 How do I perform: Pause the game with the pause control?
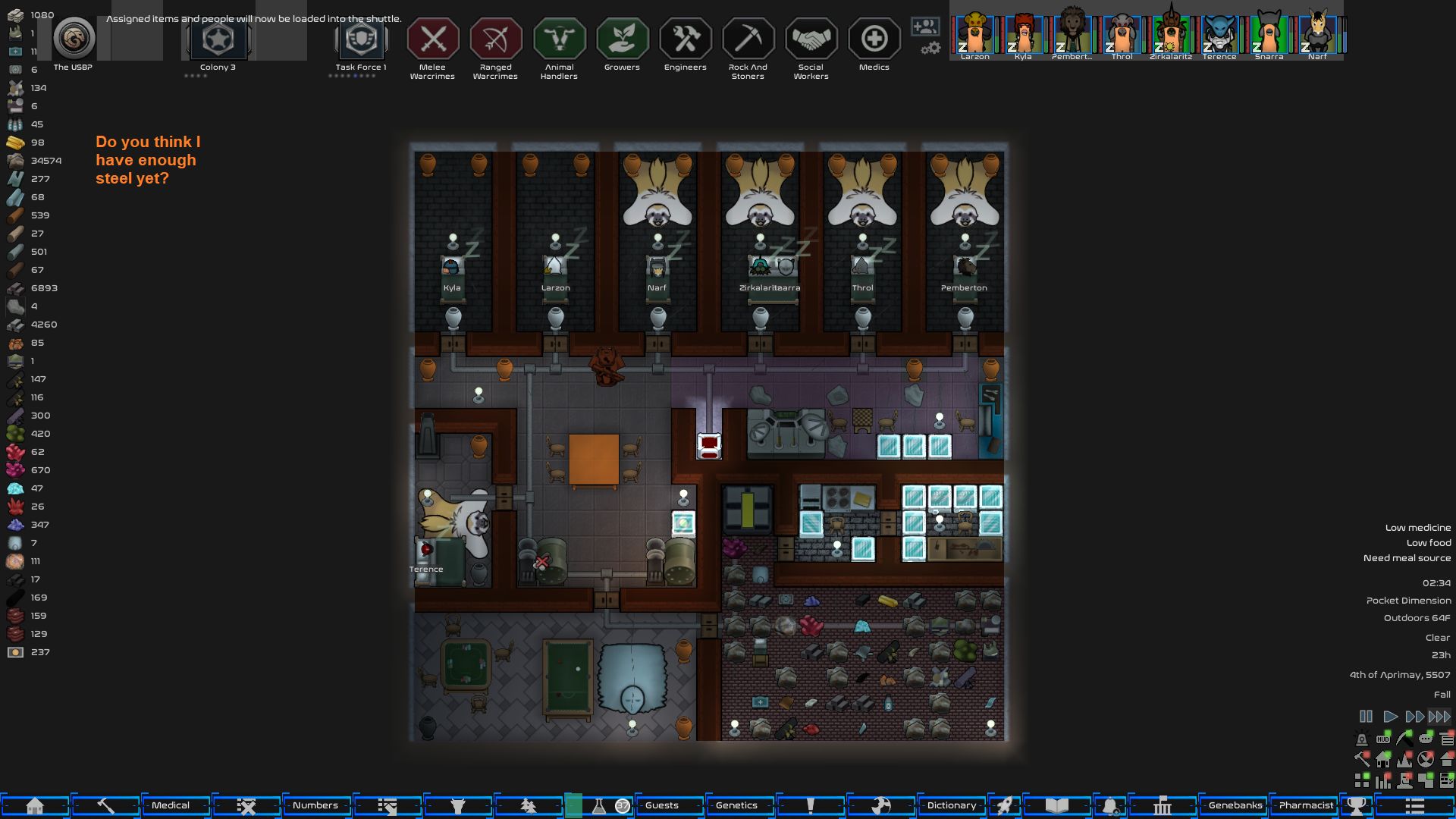(1367, 716)
